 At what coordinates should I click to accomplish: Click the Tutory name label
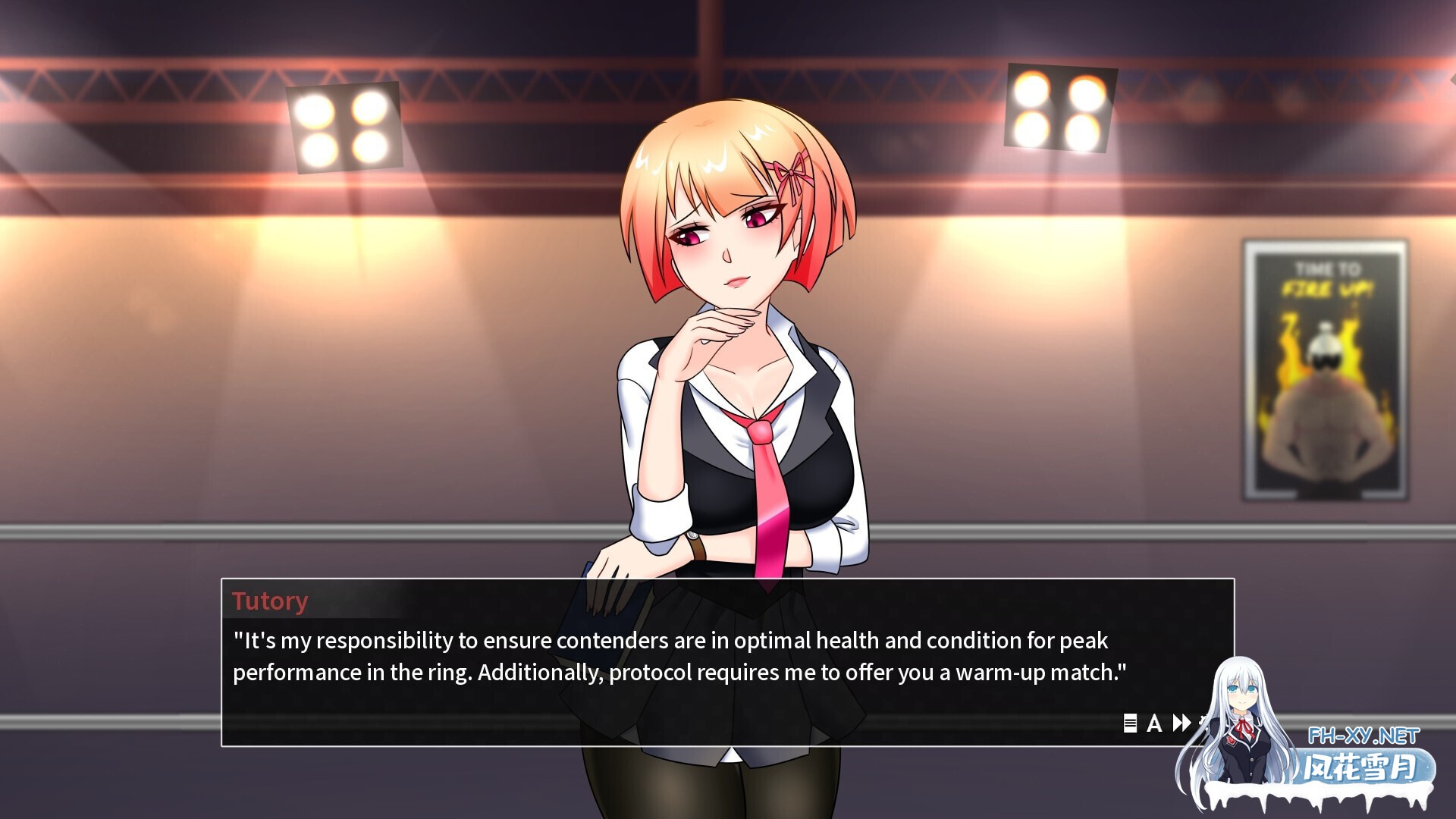(x=270, y=601)
